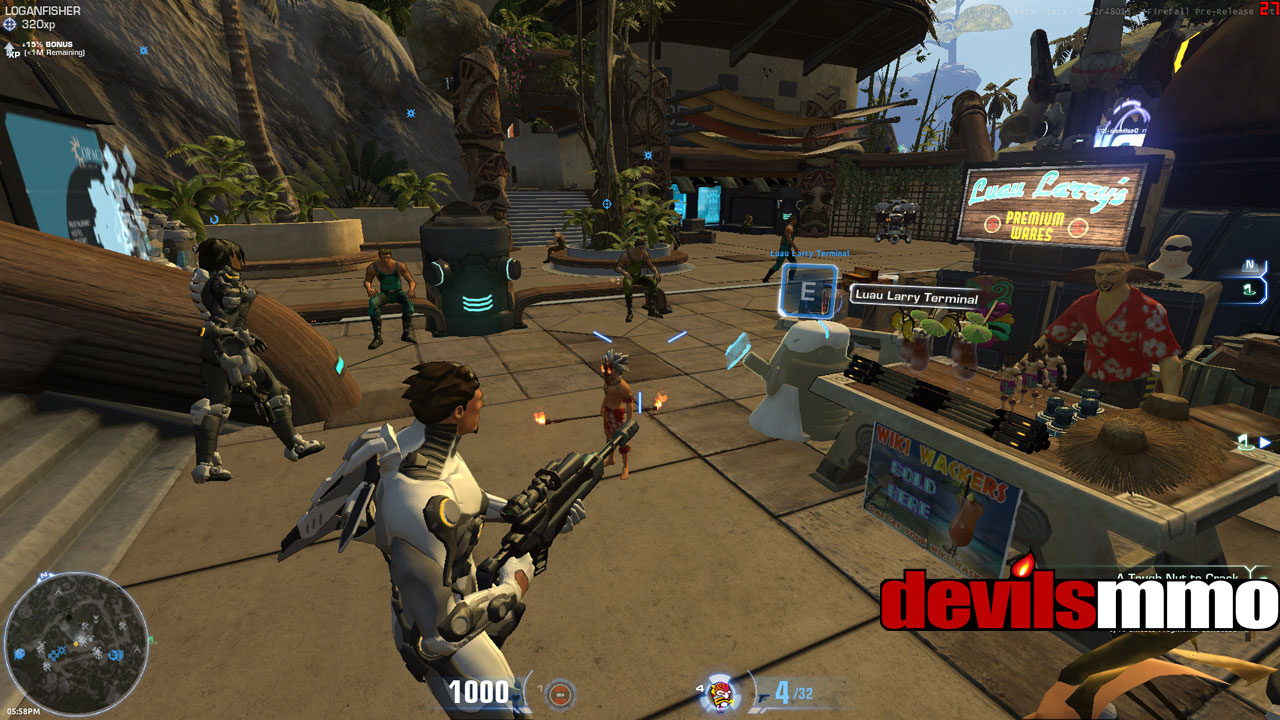The height and width of the screenshot is (720, 1280).
Task: Select the XP bonus boost icon
Action: [x=11, y=48]
